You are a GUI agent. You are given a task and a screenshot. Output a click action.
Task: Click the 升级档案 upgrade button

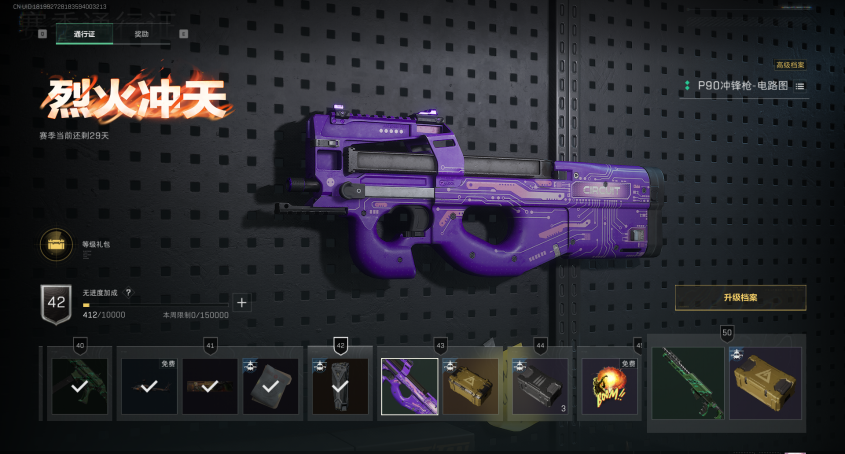[x=740, y=298]
